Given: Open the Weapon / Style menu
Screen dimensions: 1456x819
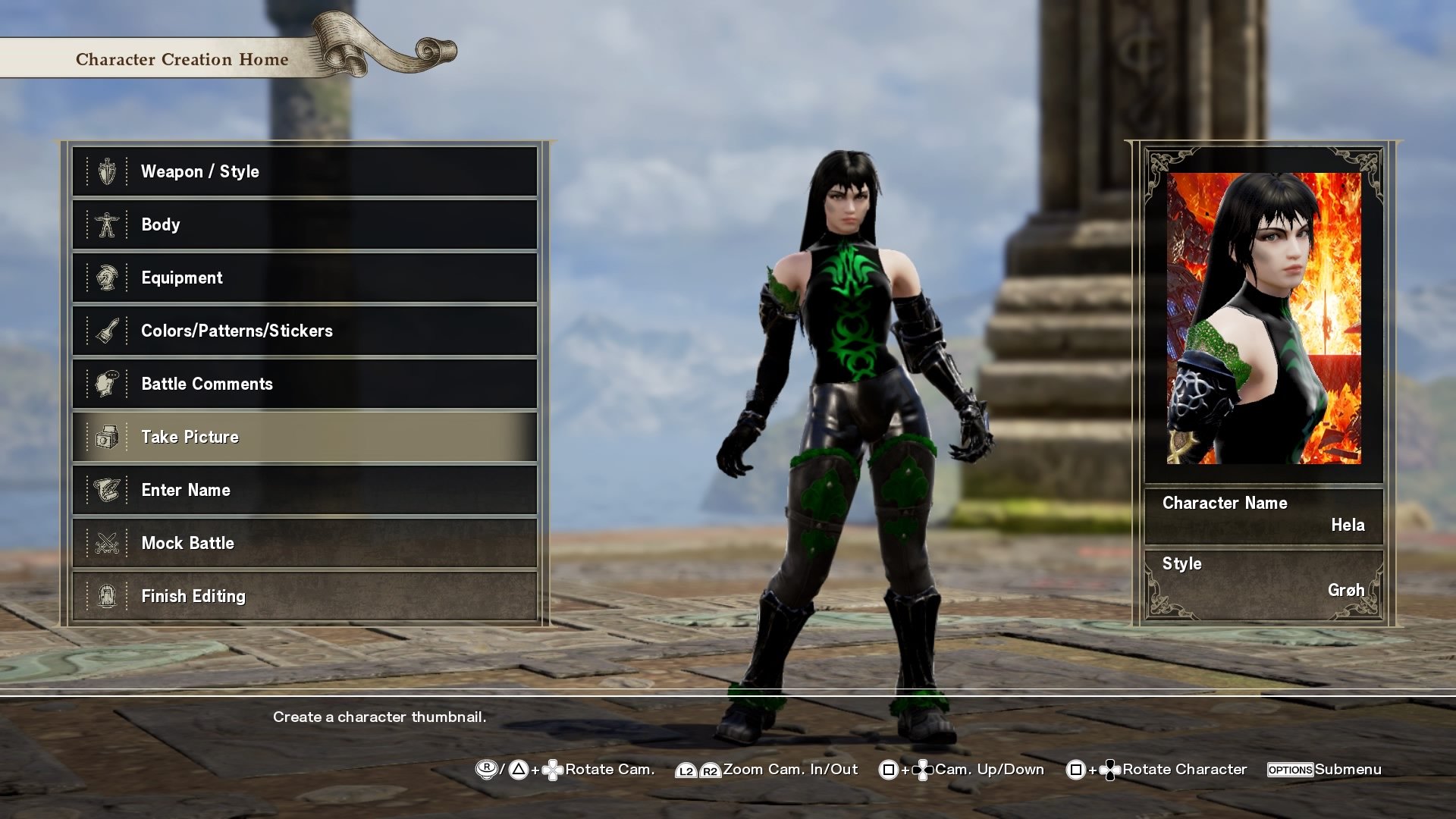Looking at the screenshot, I should click(304, 171).
